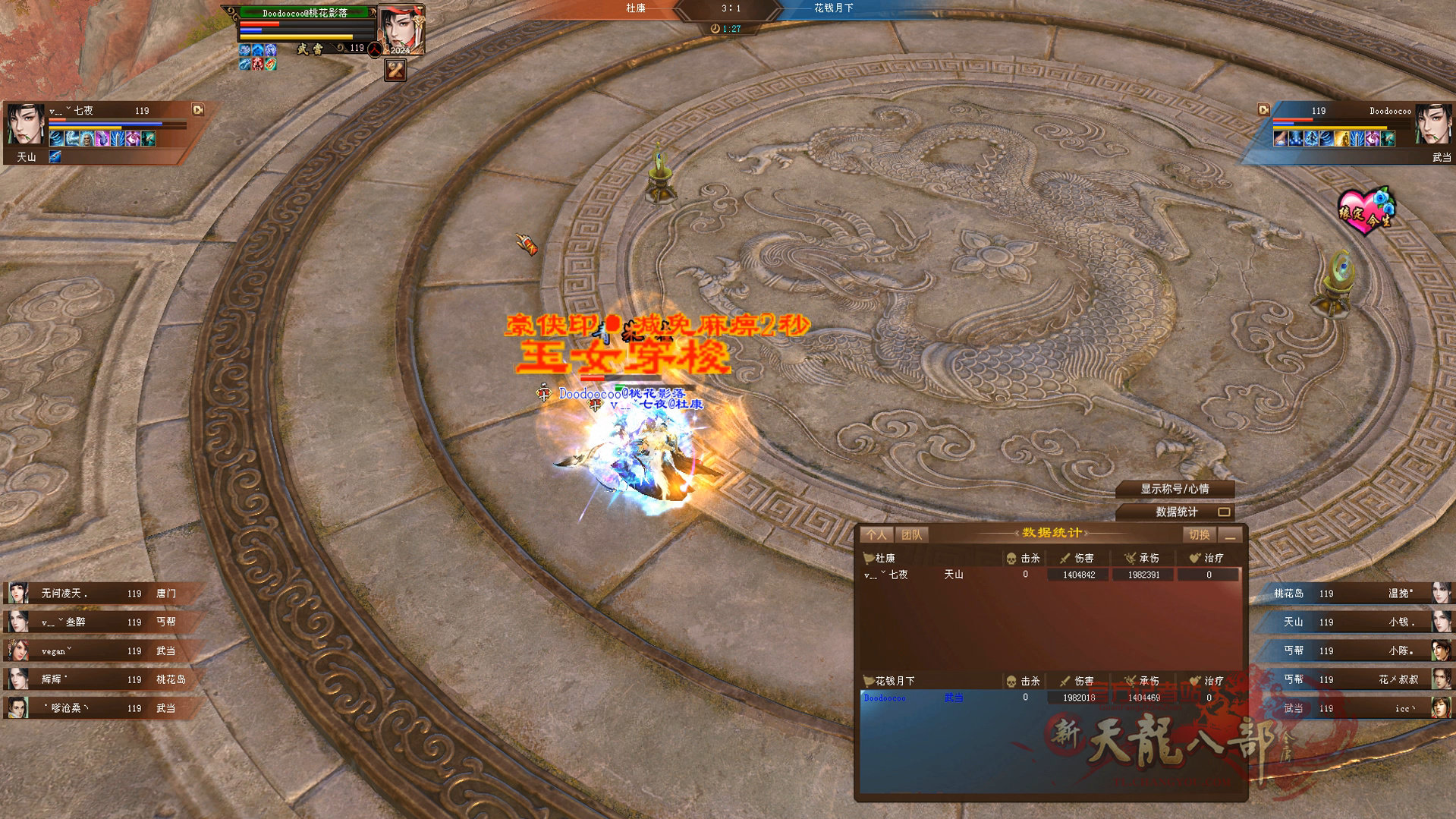Screen dimensions: 1456x819
Task: Select the vegan 武当 player row
Action: click(102, 651)
